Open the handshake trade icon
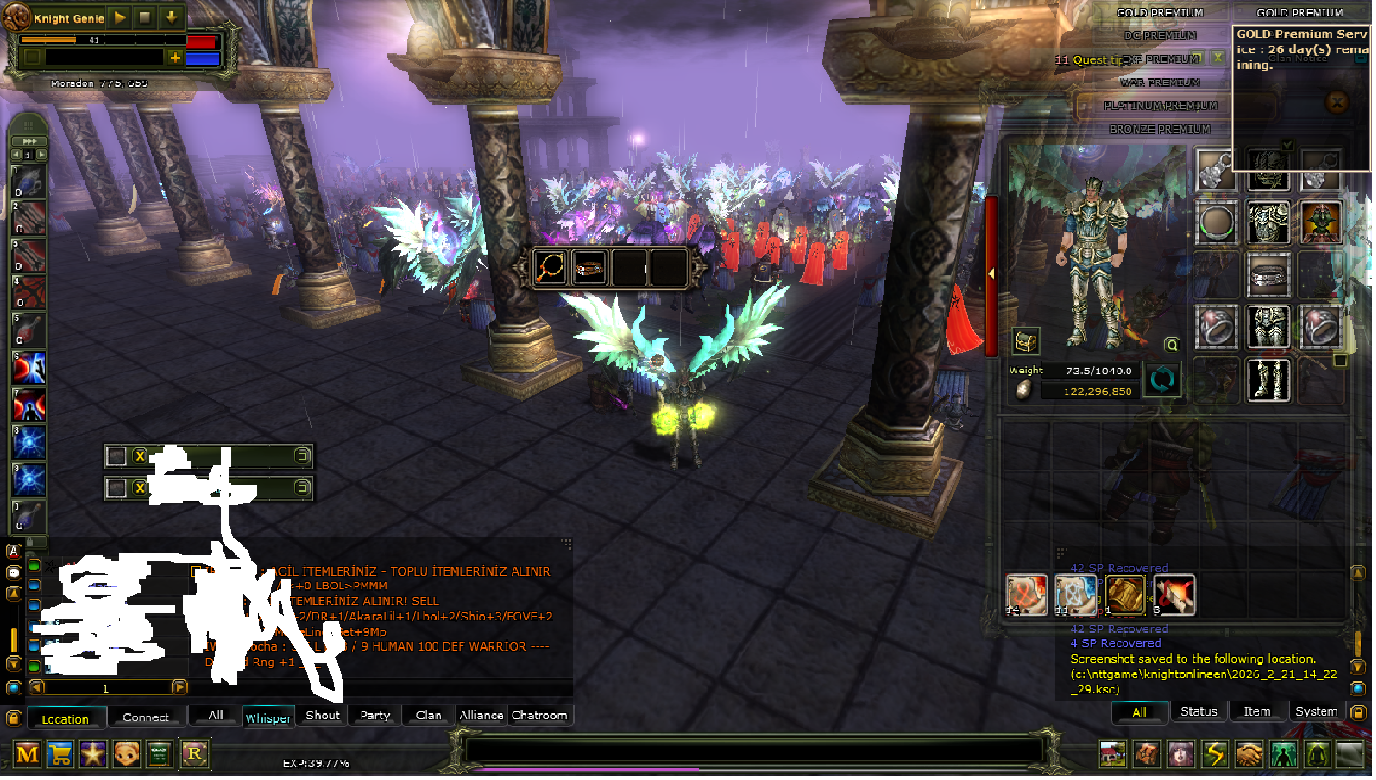This screenshot has width=1376, height=780. 1247,754
